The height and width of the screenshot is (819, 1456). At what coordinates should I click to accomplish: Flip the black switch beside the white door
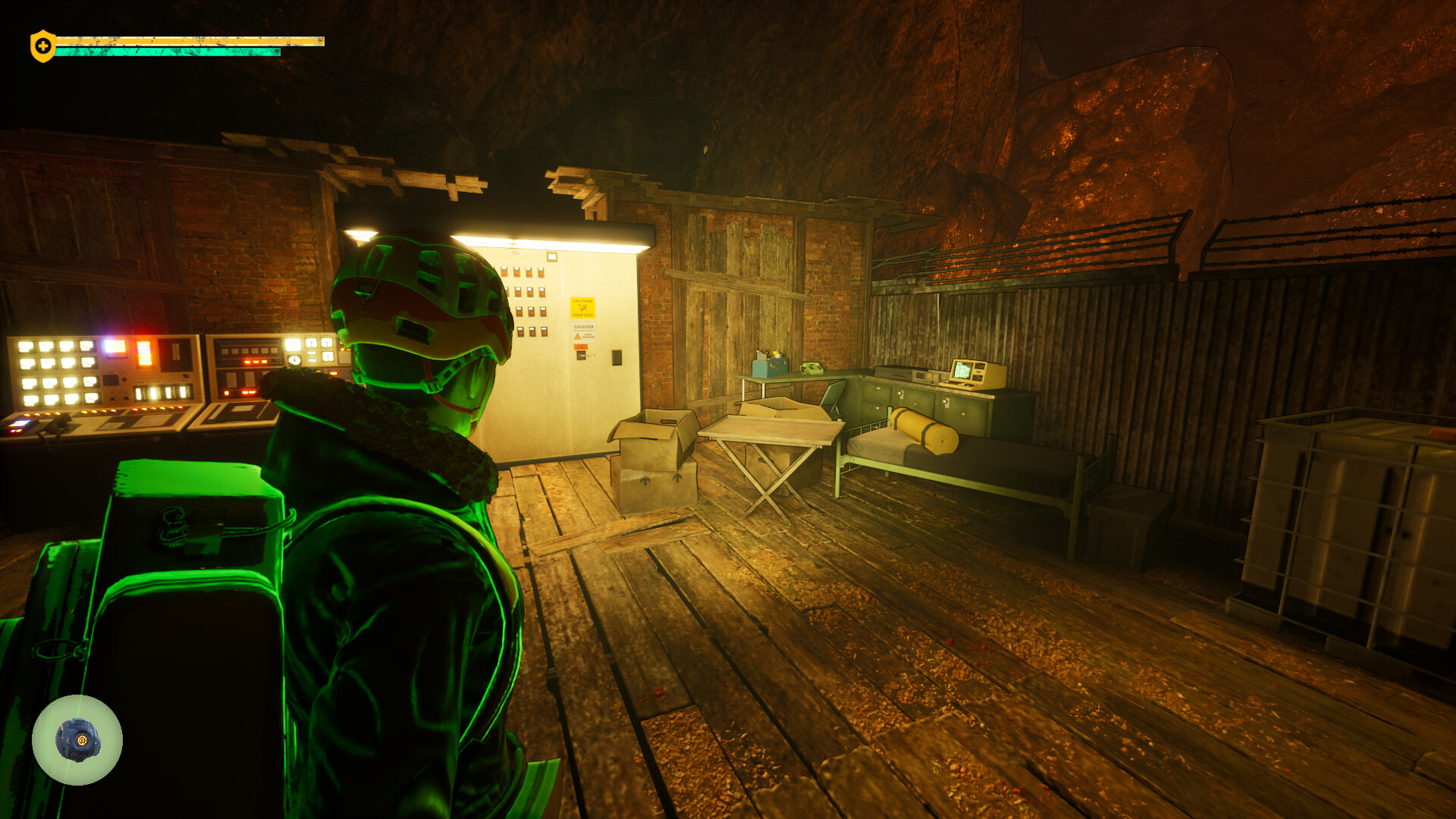(617, 358)
